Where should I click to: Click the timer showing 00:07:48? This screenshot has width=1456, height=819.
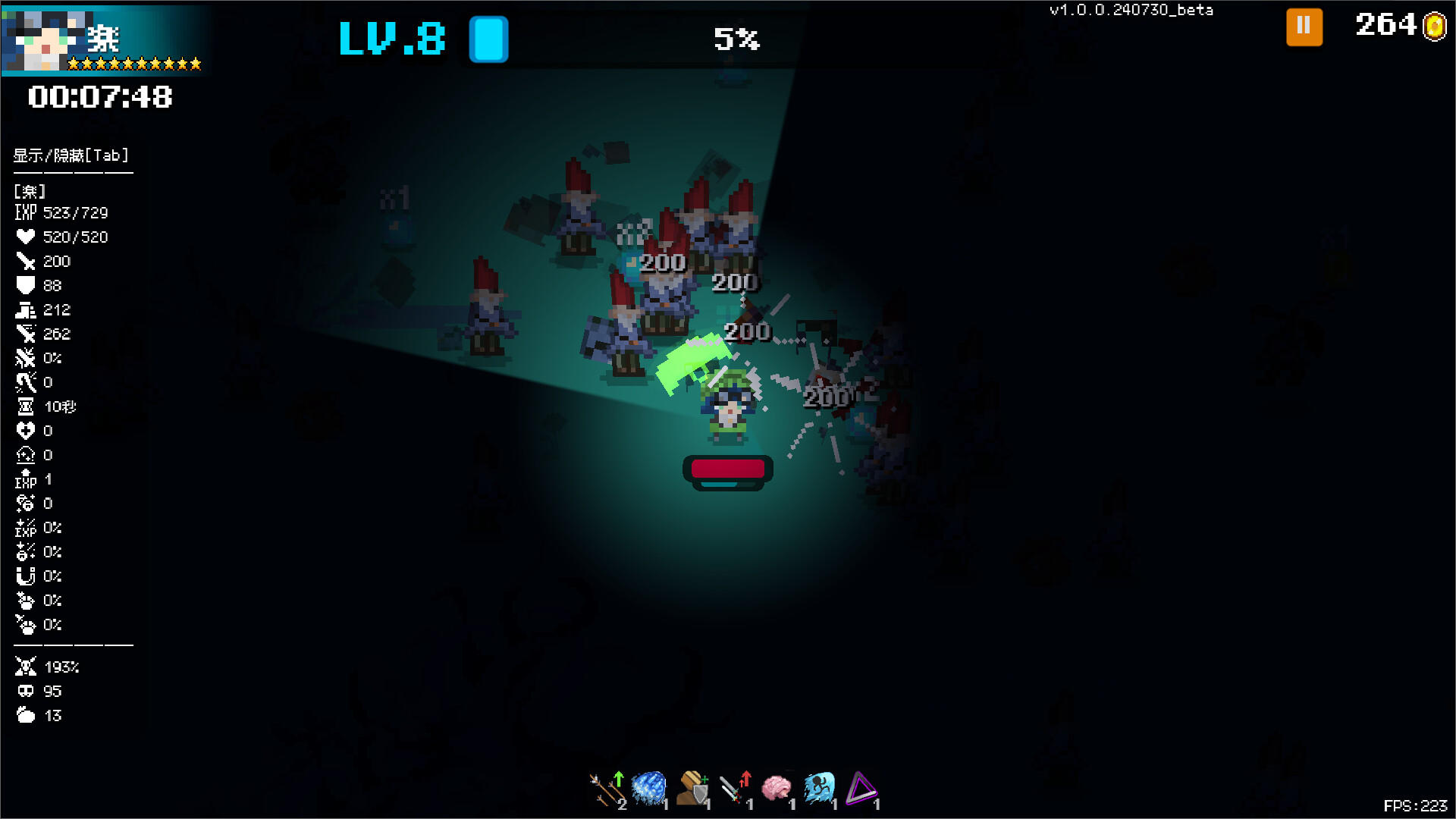click(x=99, y=97)
